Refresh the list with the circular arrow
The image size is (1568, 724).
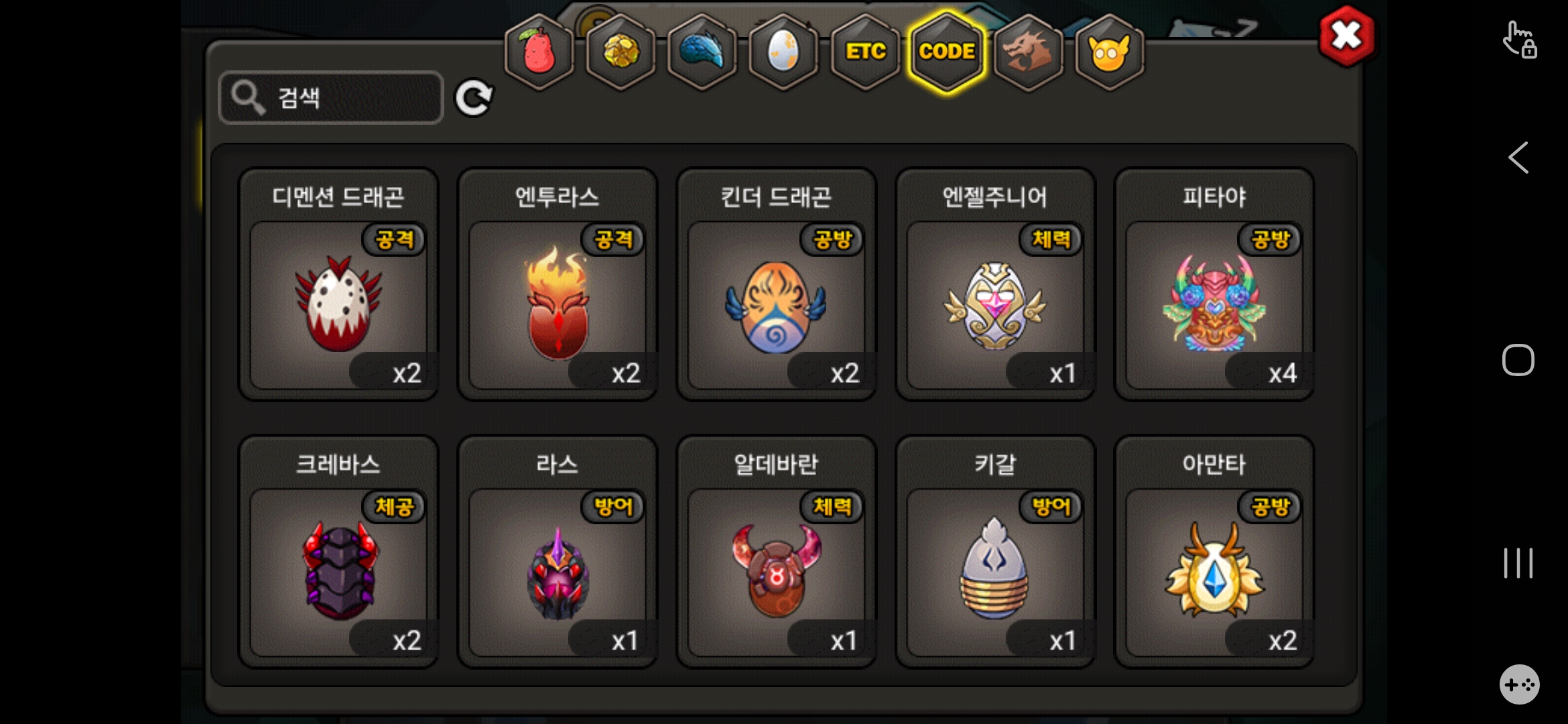tap(474, 99)
